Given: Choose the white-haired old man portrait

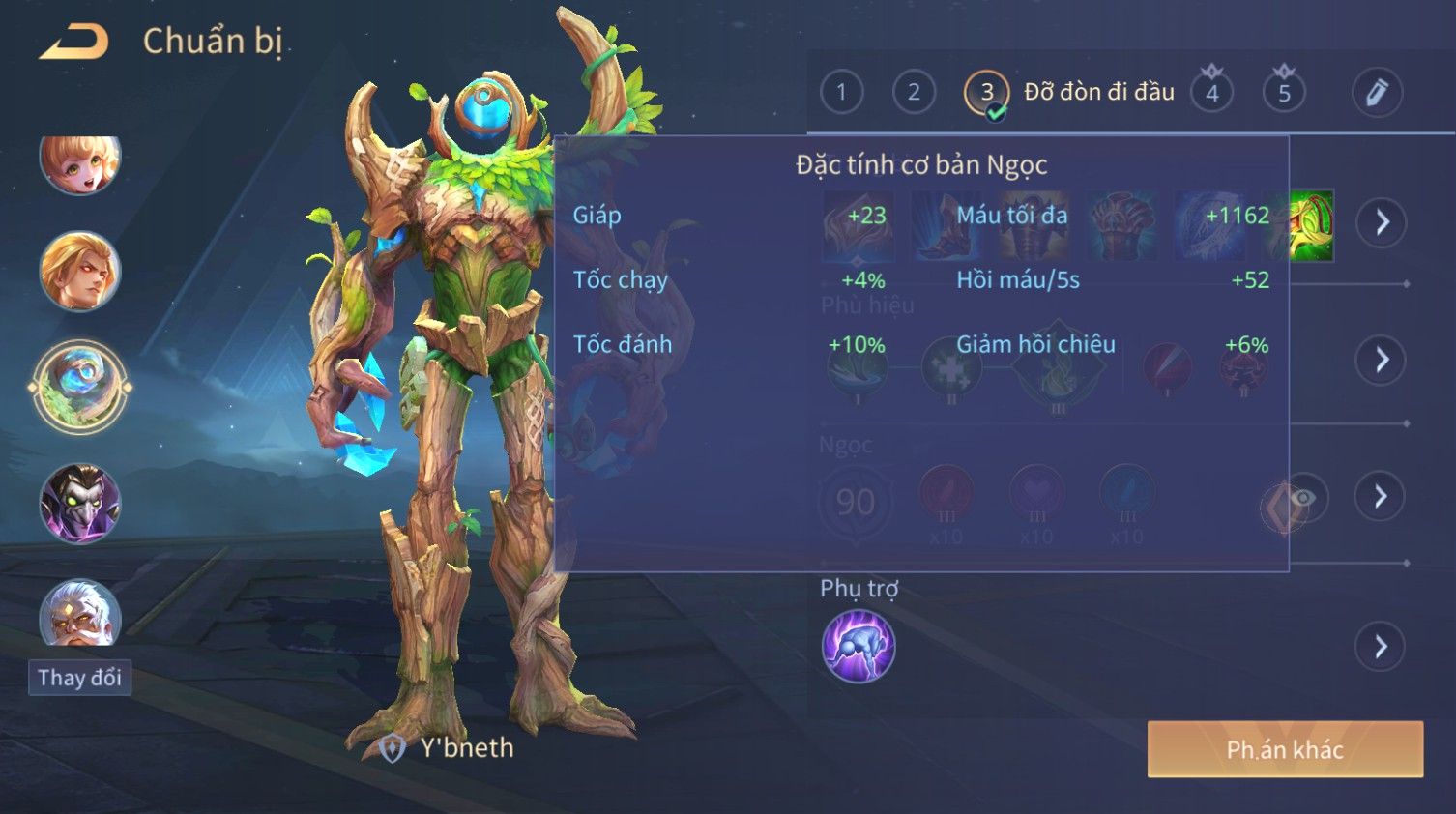Looking at the screenshot, I should [79, 613].
